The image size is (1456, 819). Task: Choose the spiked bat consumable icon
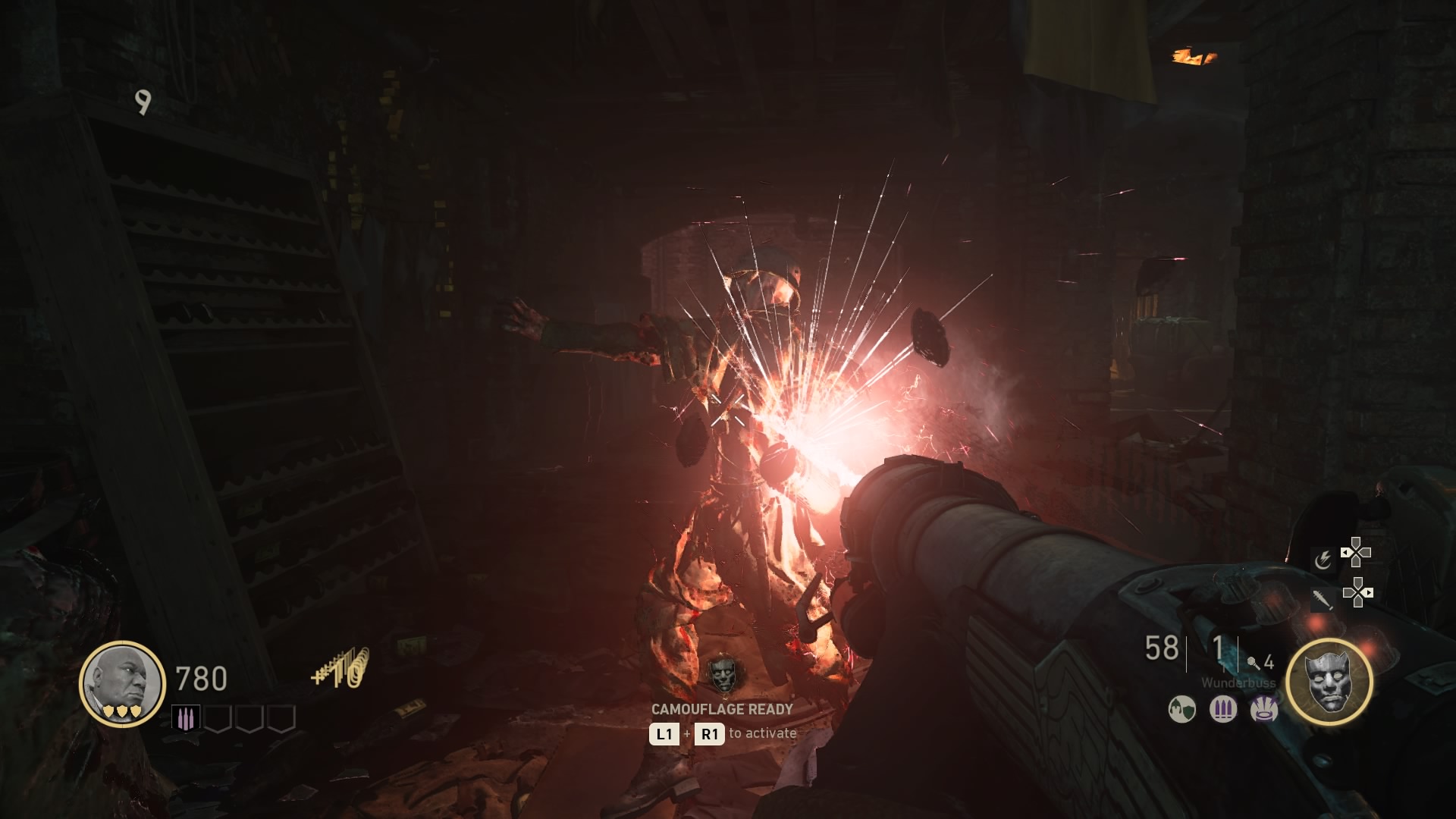pos(1323,599)
